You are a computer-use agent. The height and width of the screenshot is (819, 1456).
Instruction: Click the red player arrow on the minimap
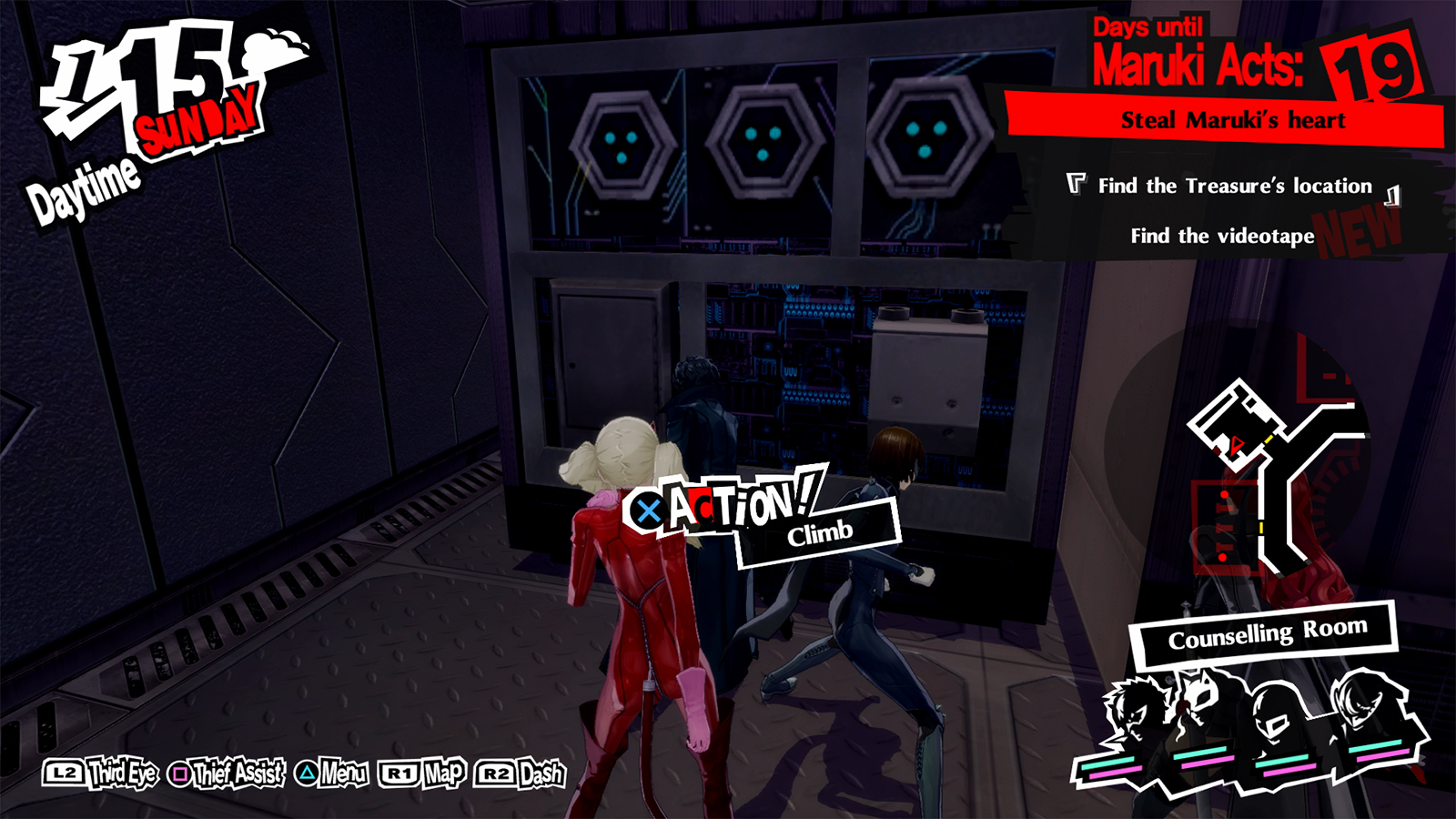click(1238, 445)
